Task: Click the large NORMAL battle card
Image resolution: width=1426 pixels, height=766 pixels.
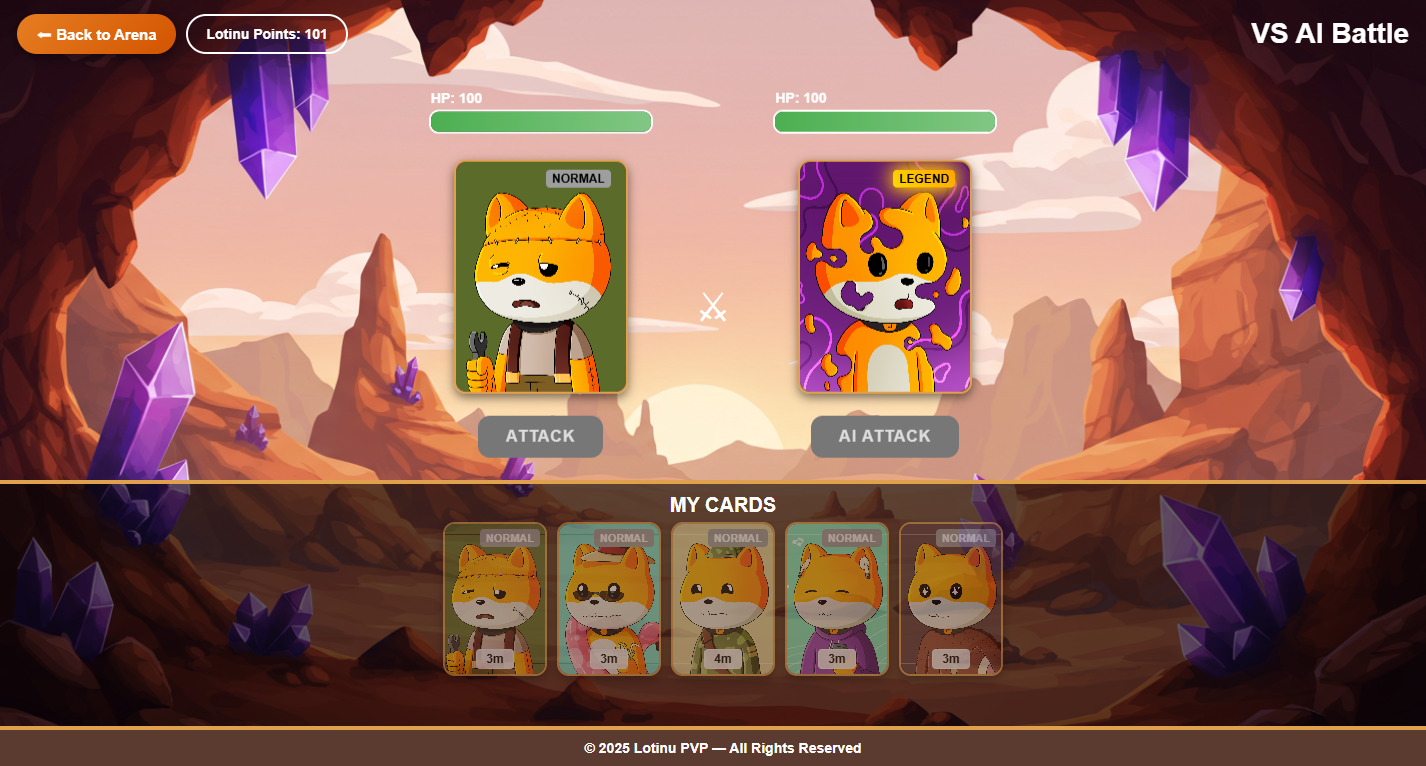Action: pos(541,277)
